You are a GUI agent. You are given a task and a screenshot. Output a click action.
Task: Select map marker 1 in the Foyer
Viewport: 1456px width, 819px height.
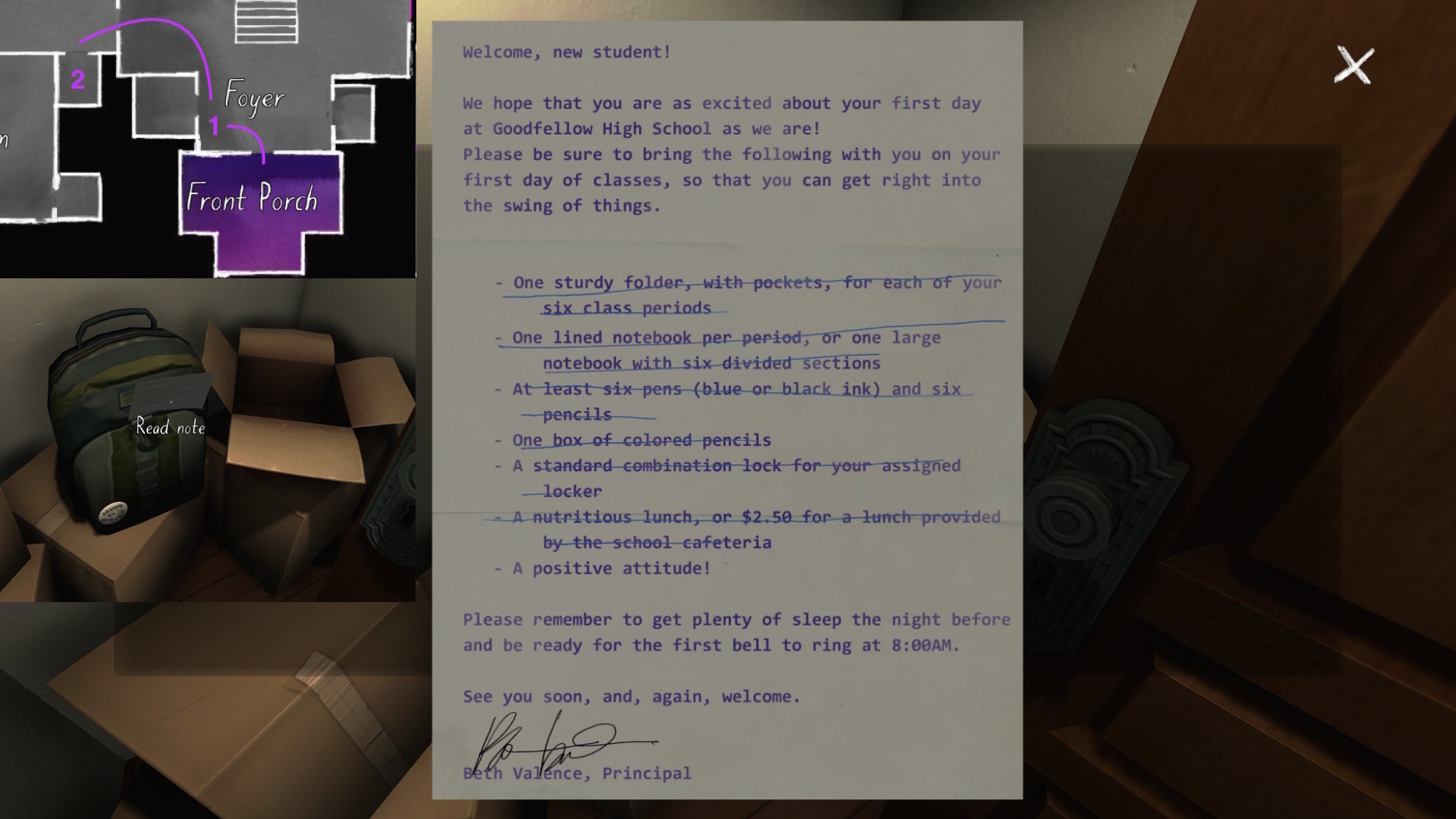213,127
